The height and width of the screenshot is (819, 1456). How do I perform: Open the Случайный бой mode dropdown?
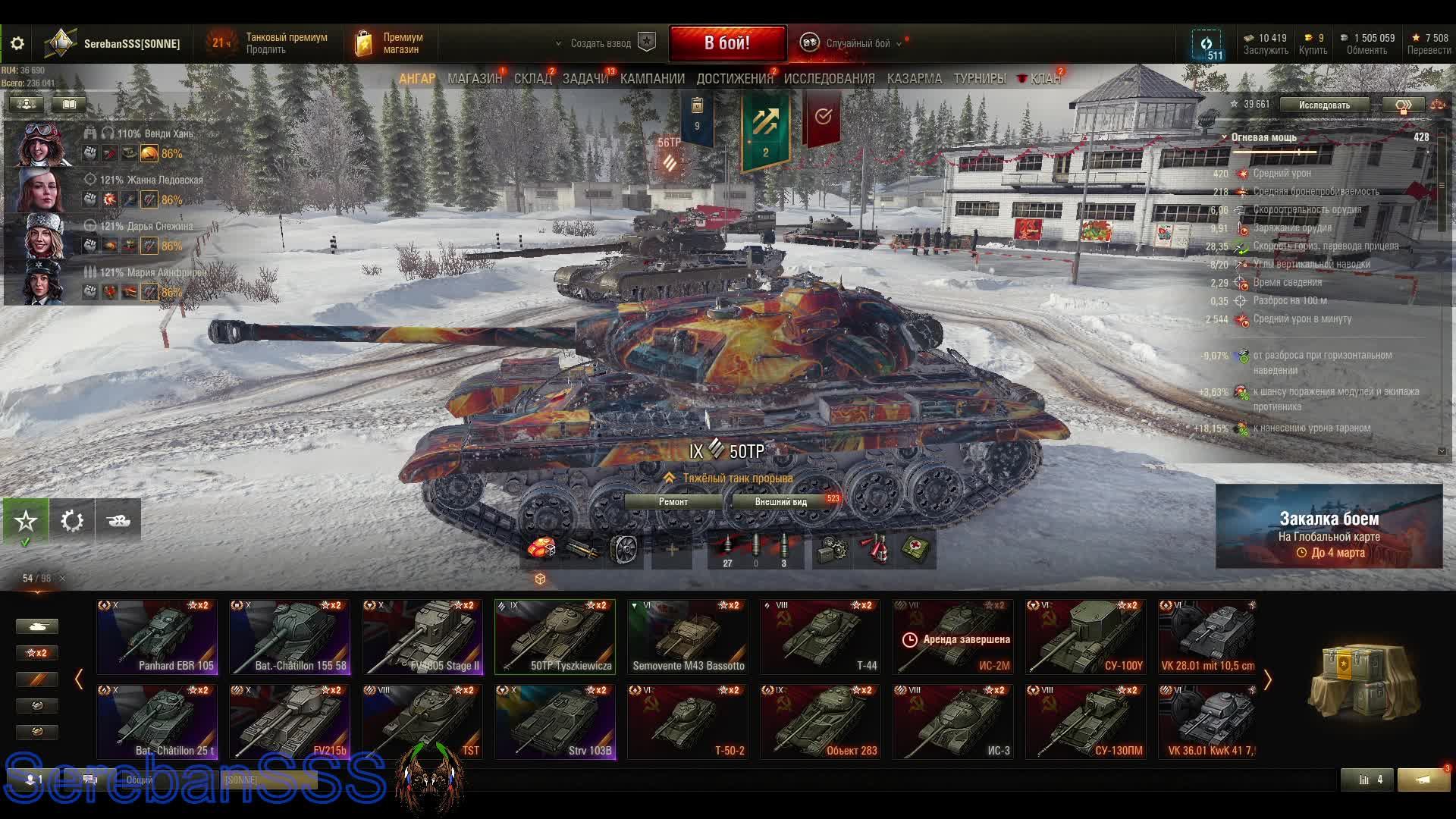click(x=857, y=44)
